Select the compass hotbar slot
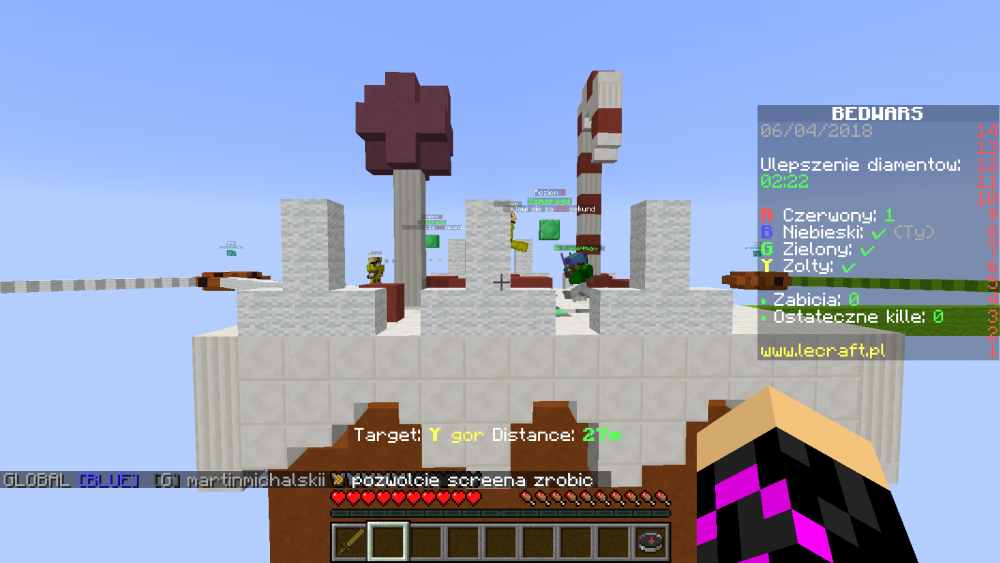This screenshot has width=1000, height=563. coord(651,542)
